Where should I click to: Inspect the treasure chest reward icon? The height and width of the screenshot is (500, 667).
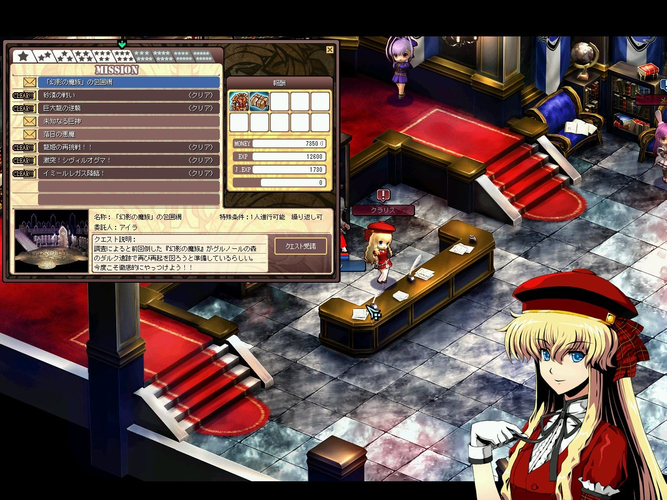[259, 101]
